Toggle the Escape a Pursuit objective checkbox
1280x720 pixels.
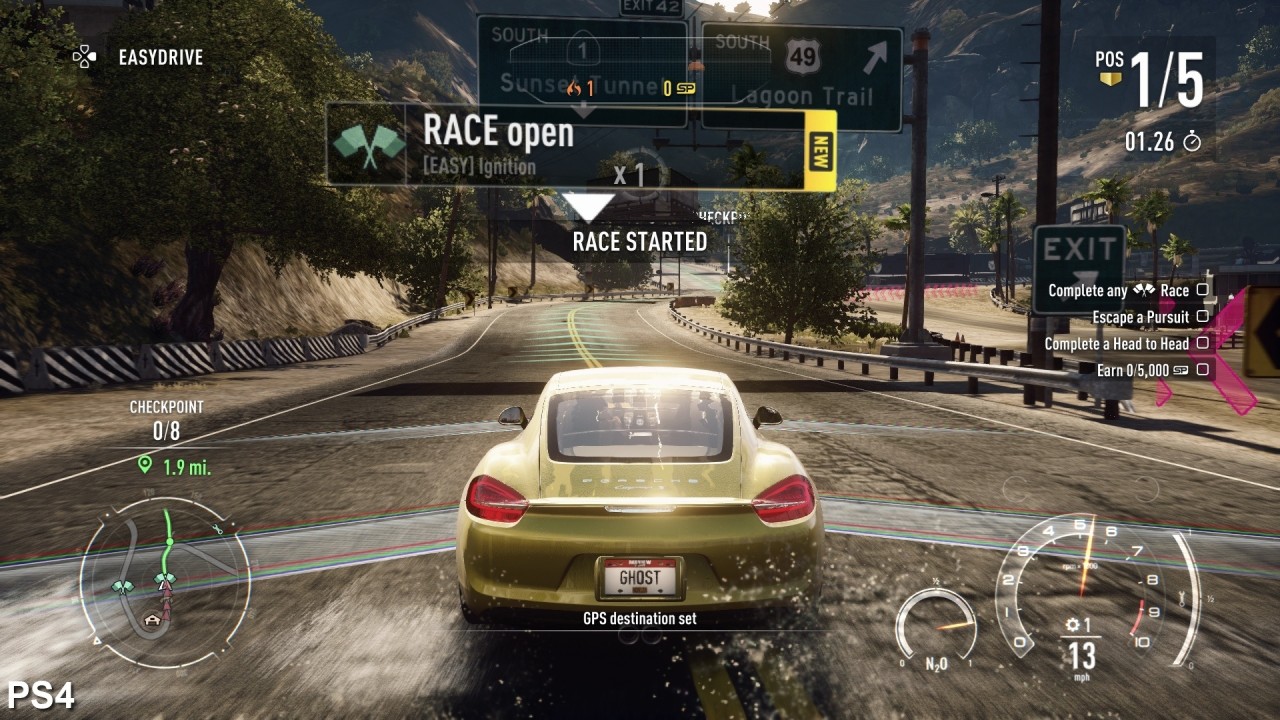pyautogui.click(x=1202, y=317)
